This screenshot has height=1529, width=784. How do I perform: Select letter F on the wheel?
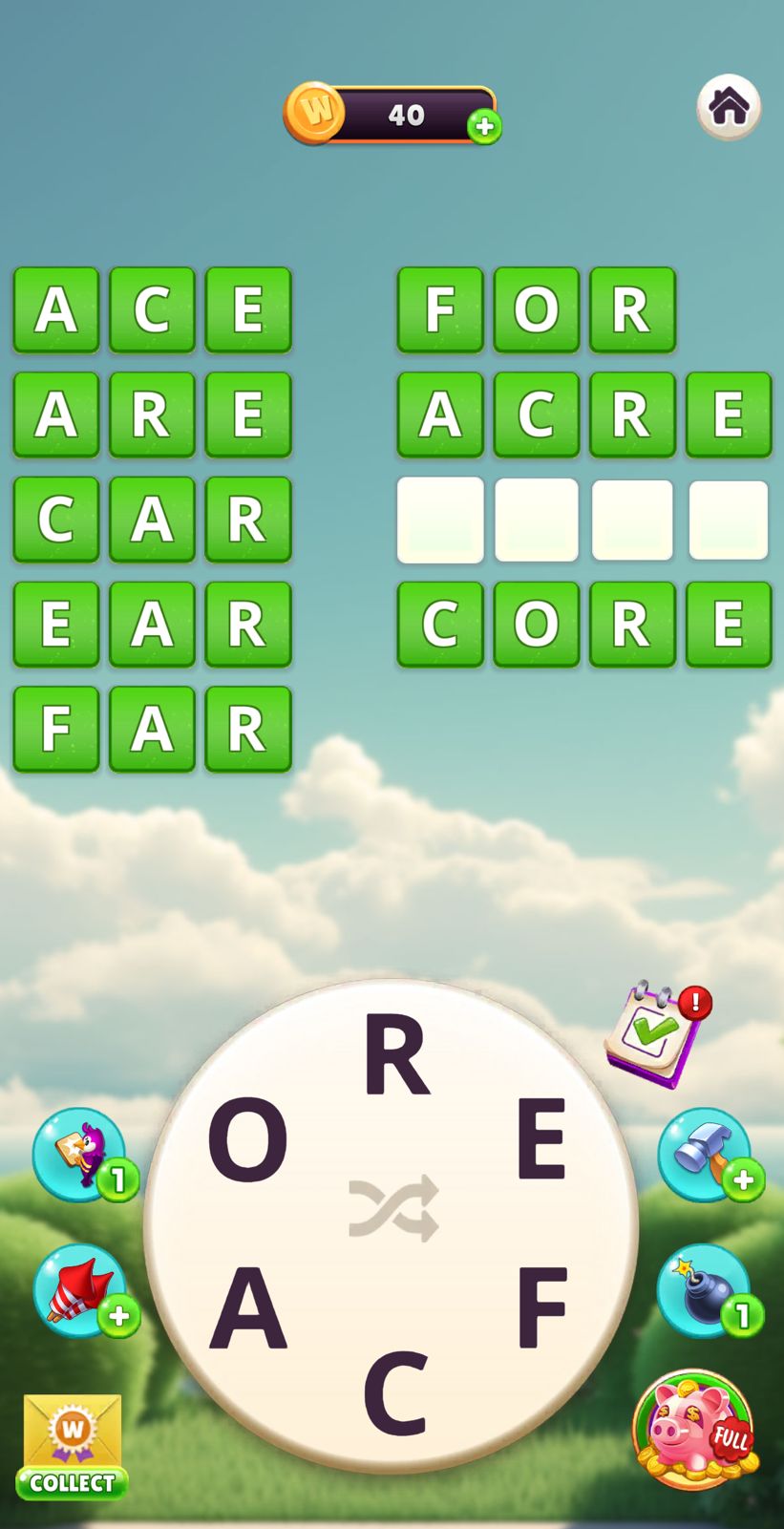(541, 1306)
